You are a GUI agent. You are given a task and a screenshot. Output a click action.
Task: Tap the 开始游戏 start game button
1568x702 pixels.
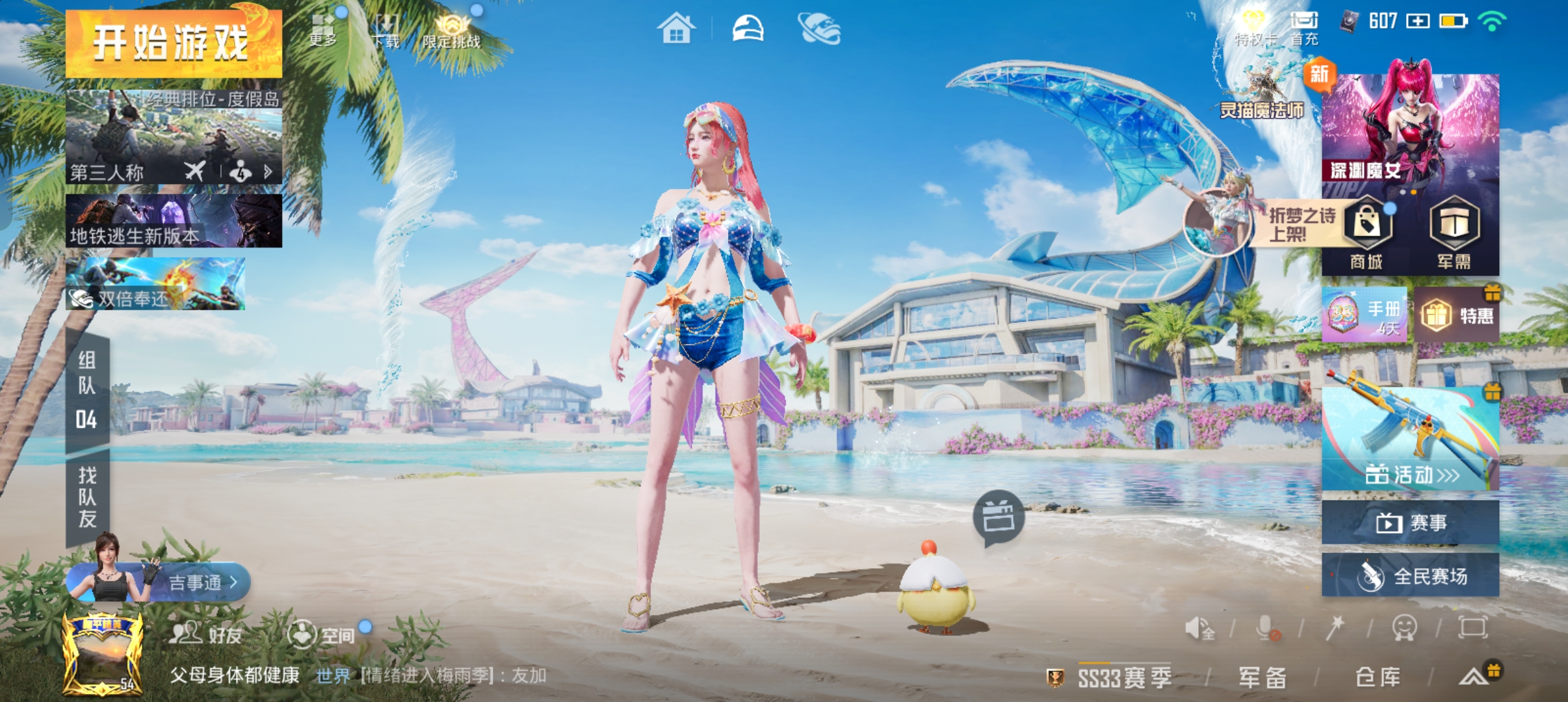coord(174,44)
